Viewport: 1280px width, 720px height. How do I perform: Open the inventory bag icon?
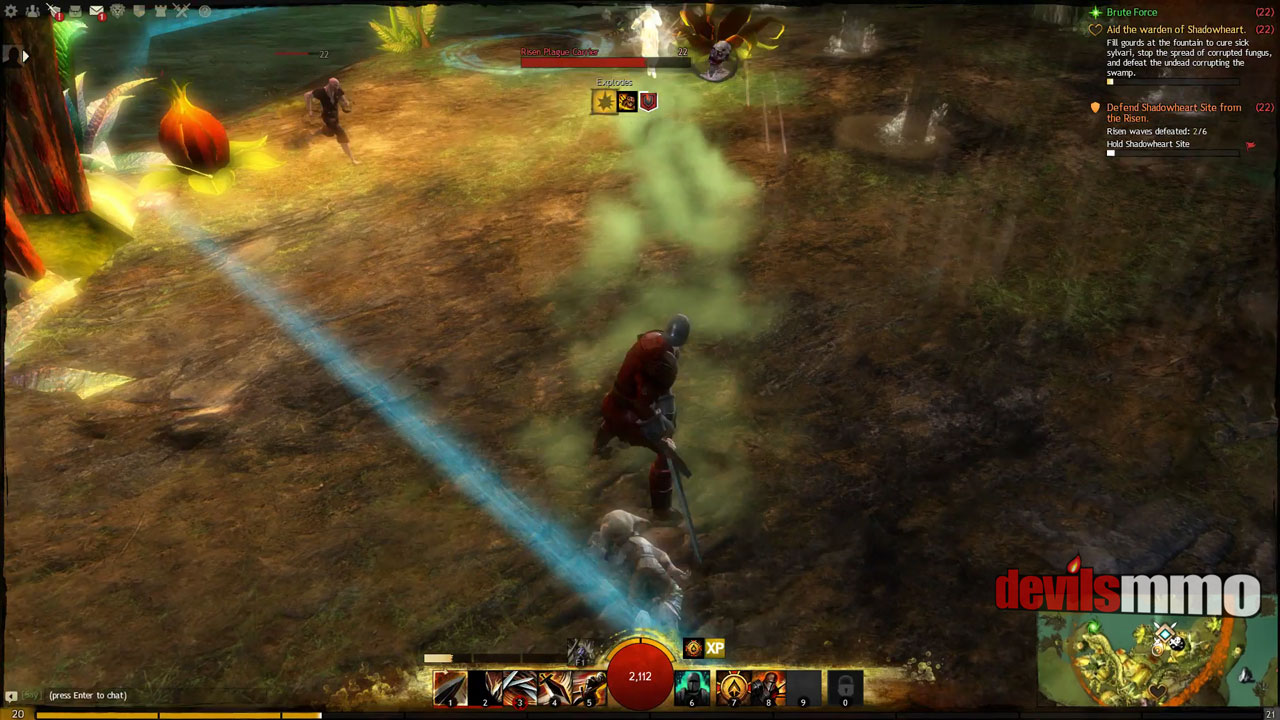[75, 11]
